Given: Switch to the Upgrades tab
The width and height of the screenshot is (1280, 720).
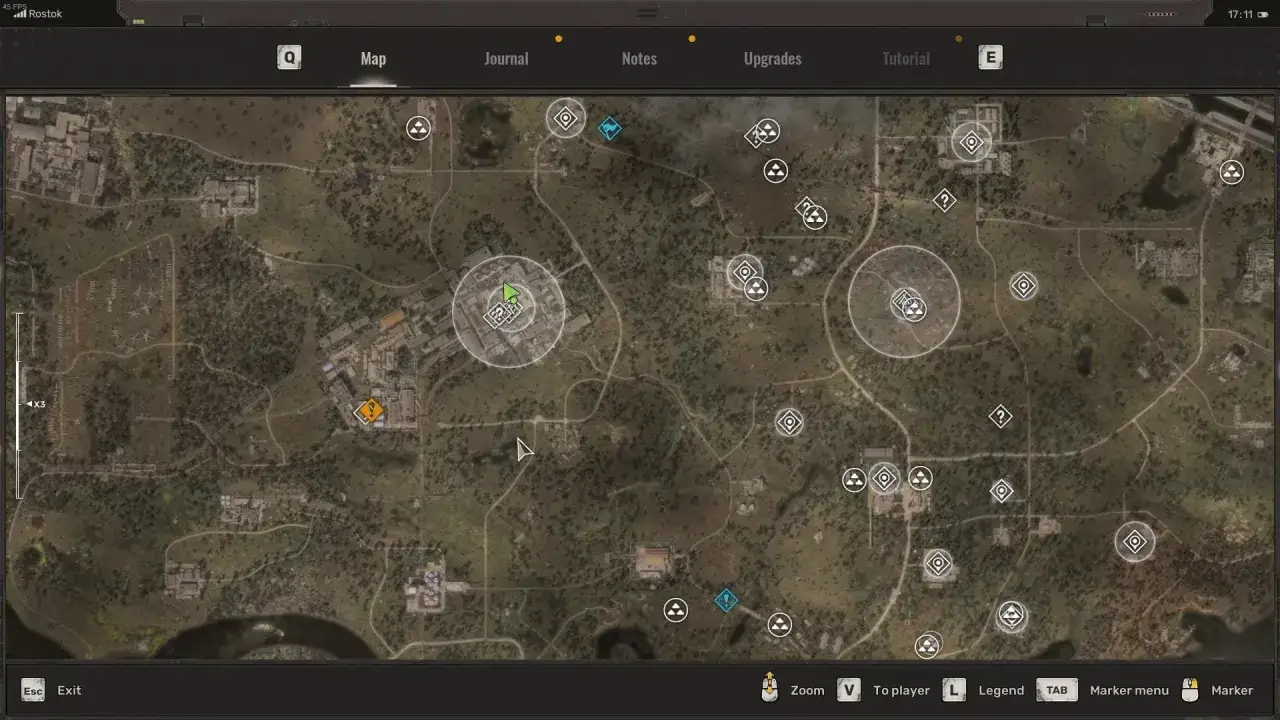Looking at the screenshot, I should (772, 58).
